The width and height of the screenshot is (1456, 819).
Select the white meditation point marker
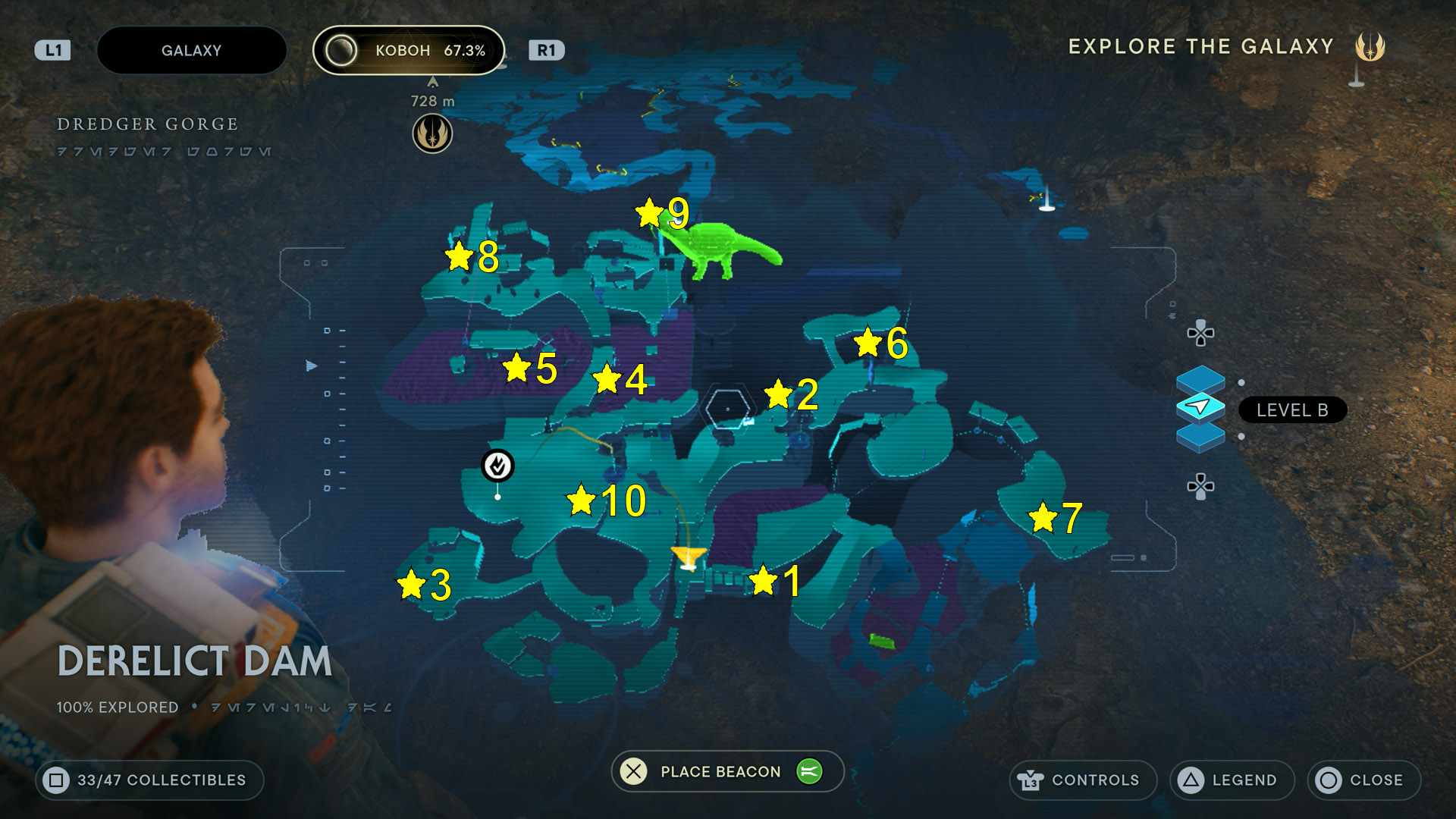(498, 466)
